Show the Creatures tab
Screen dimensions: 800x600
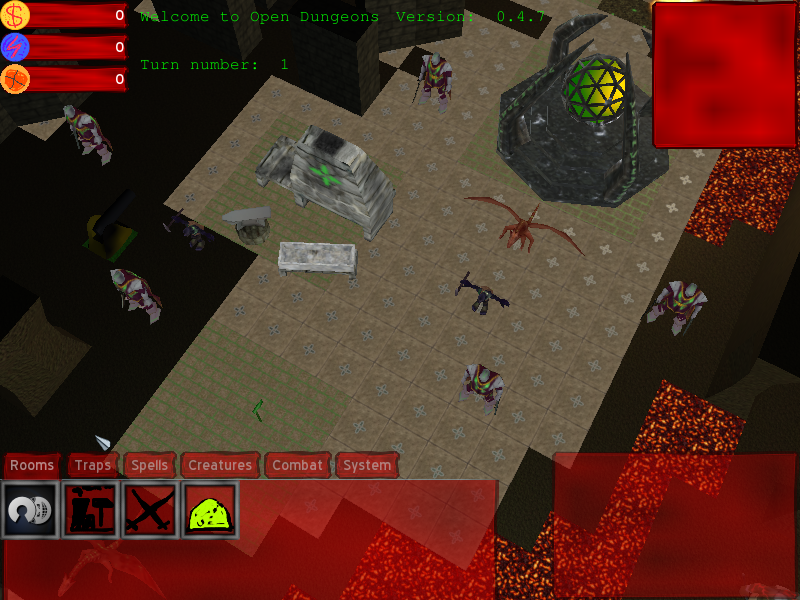(220, 465)
